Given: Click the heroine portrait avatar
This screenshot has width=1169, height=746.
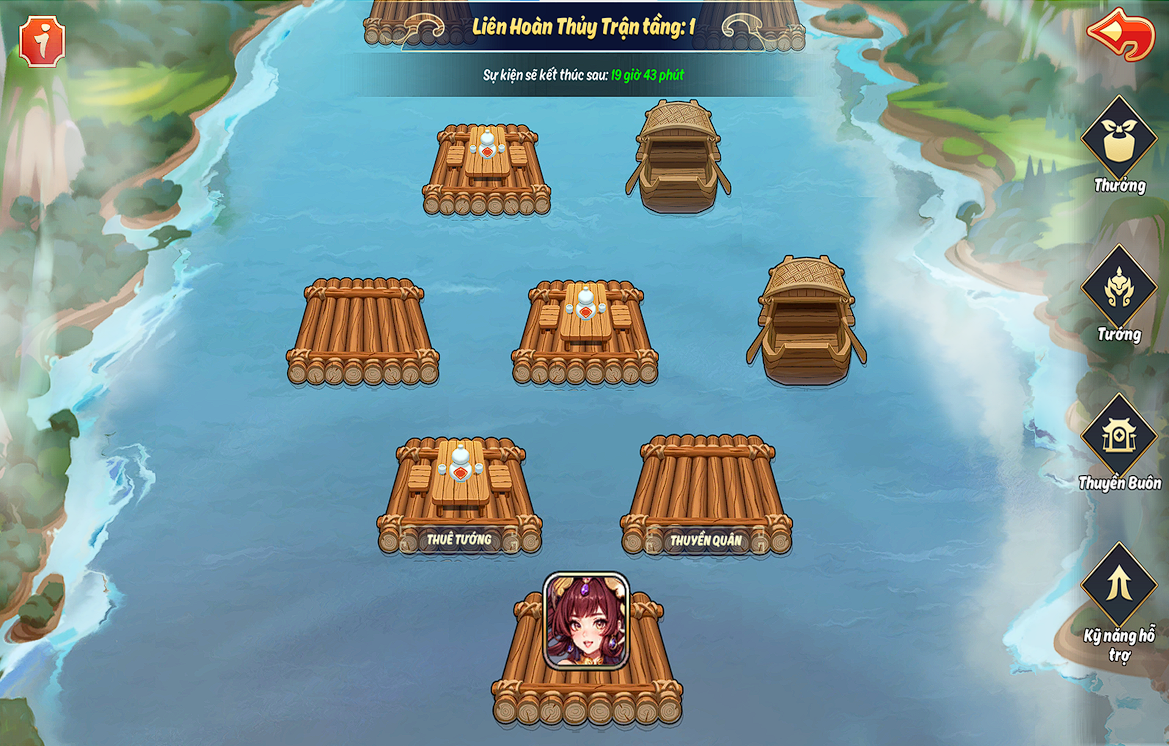Looking at the screenshot, I should pyautogui.click(x=586, y=620).
